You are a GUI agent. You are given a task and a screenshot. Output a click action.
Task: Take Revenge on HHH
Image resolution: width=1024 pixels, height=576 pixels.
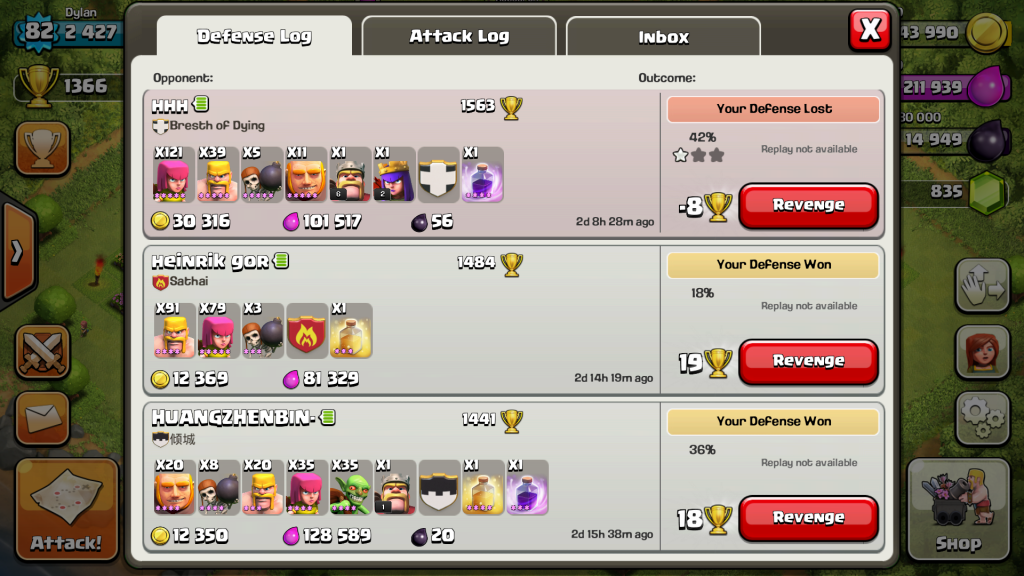click(x=808, y=205)
